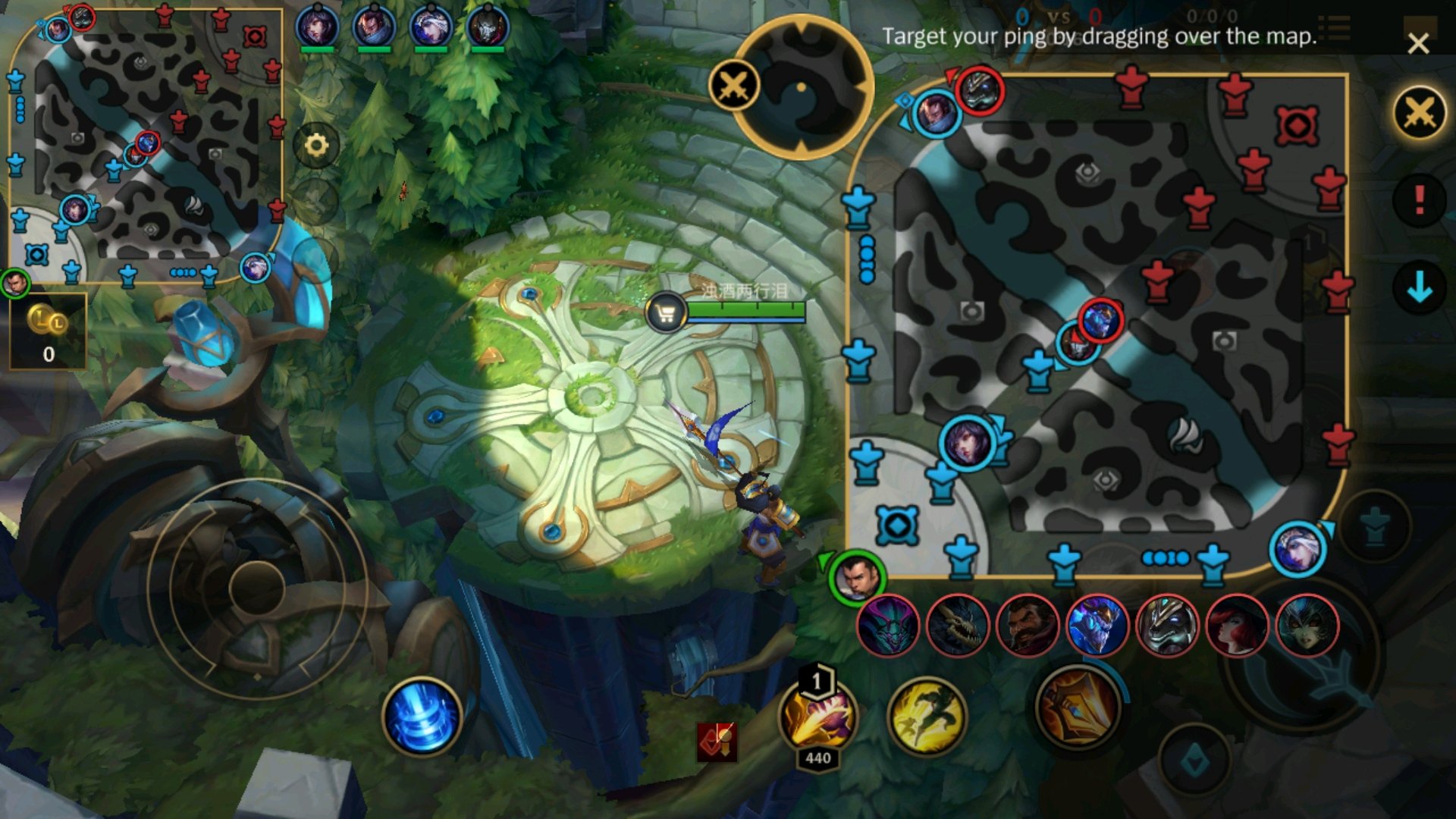Pick the blue down-arrow ping
This screenshot has width=1456, height=819.
[1419, 287]
